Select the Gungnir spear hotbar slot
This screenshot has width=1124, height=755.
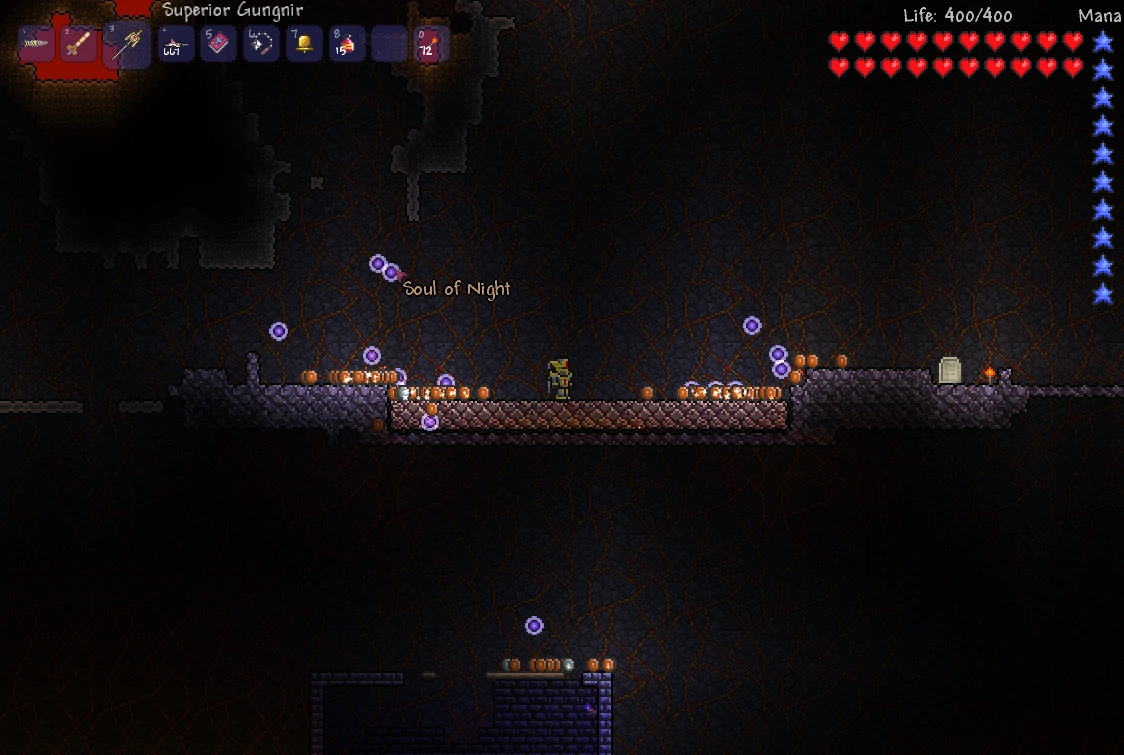tap(127, 45)
